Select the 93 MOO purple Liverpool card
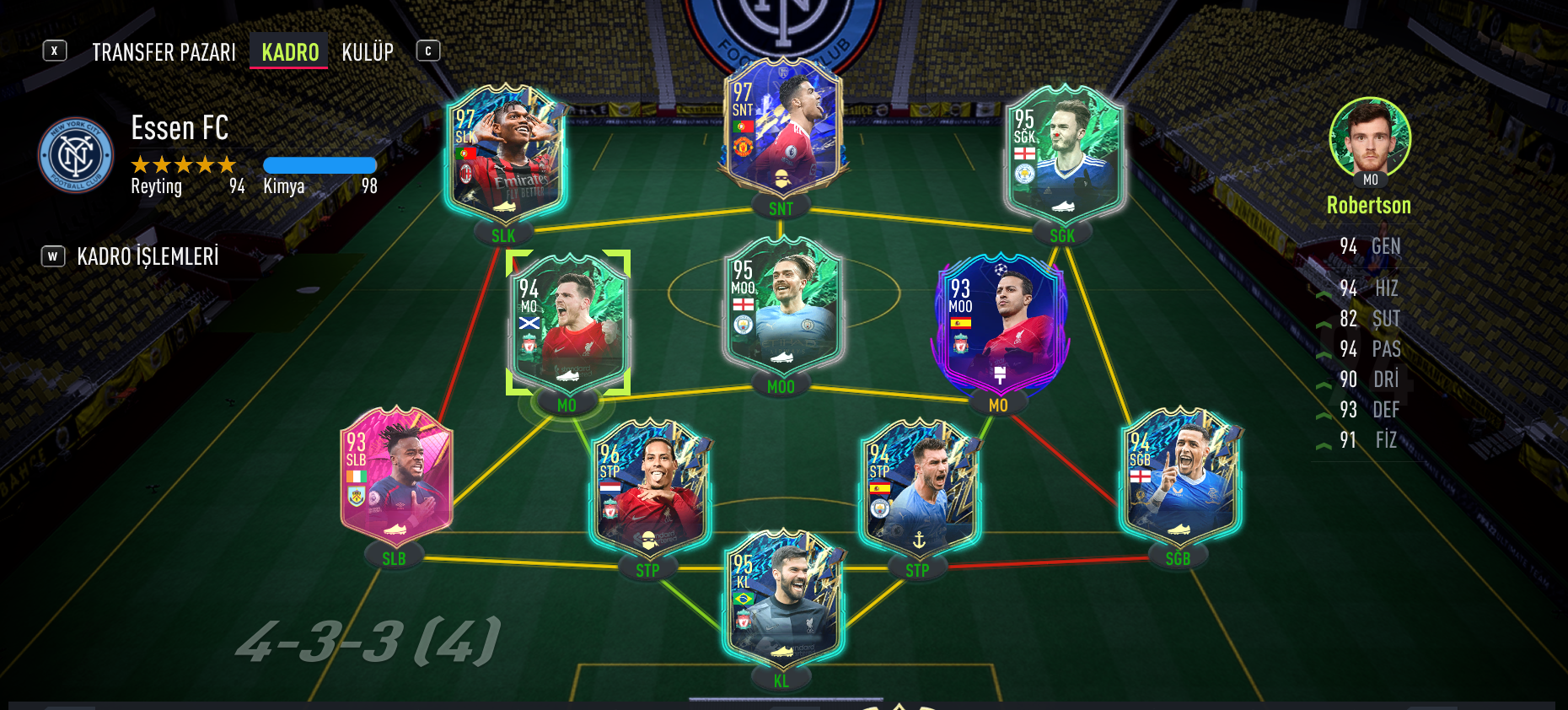This screenshot has width=1568, height=710. [x=1000, y=324]
